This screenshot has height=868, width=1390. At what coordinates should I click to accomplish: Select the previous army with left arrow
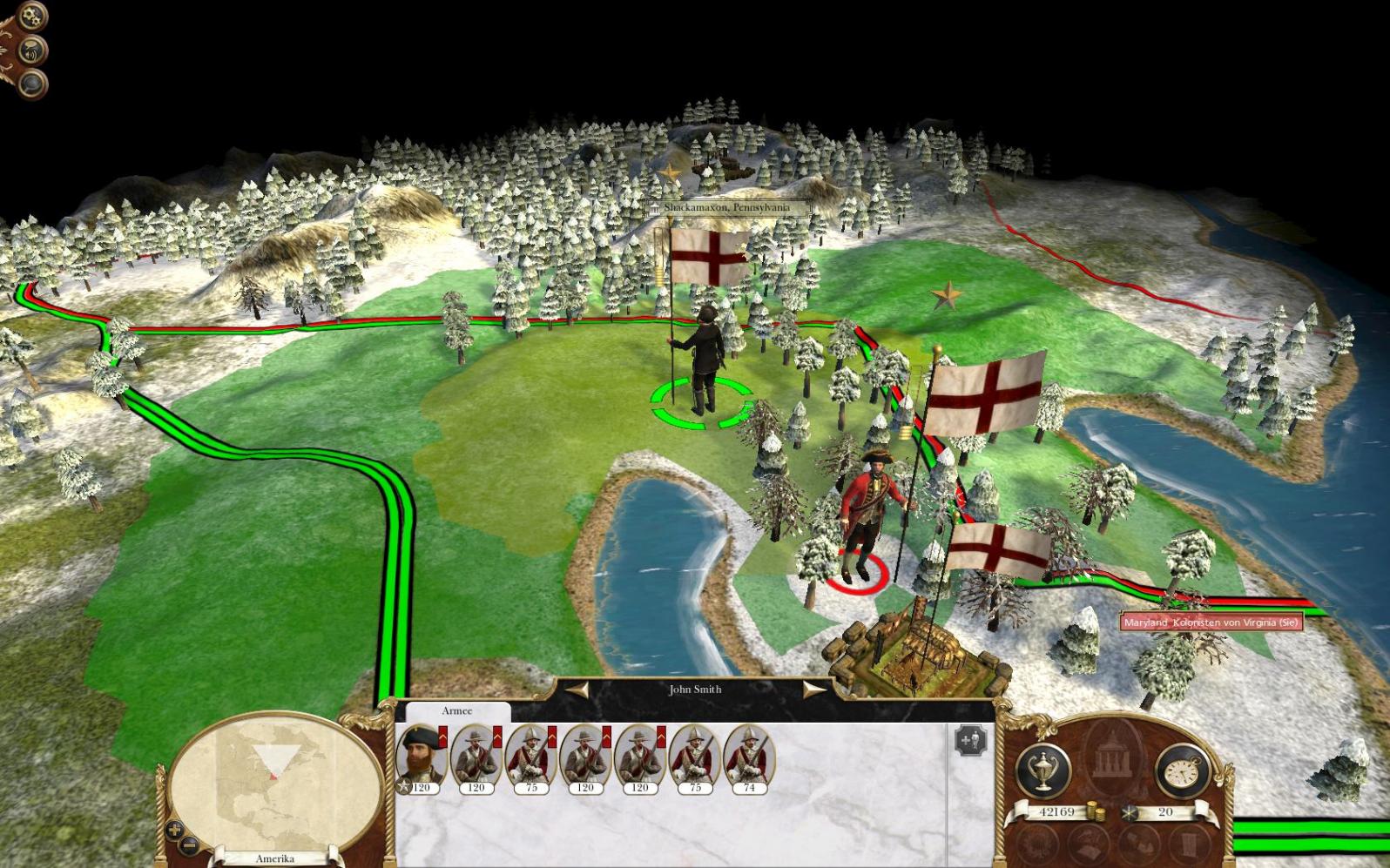577,690
